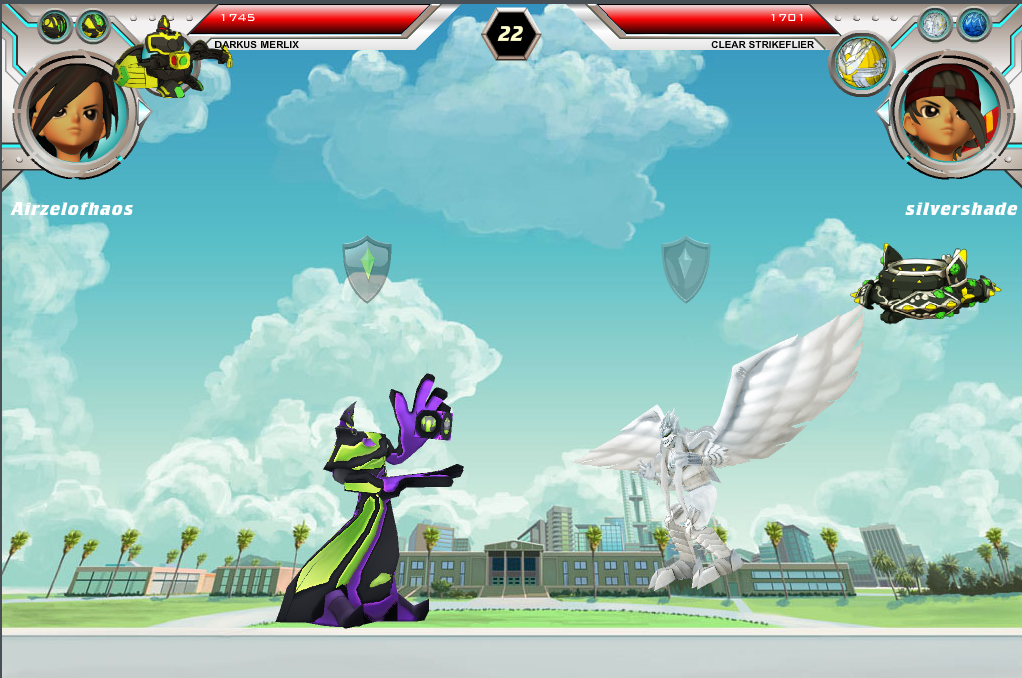The height and width of the screenshot is (678, 1022).
Task: Choose the yellow-and-white Strikeflier ball
Action: click(861, 63)
